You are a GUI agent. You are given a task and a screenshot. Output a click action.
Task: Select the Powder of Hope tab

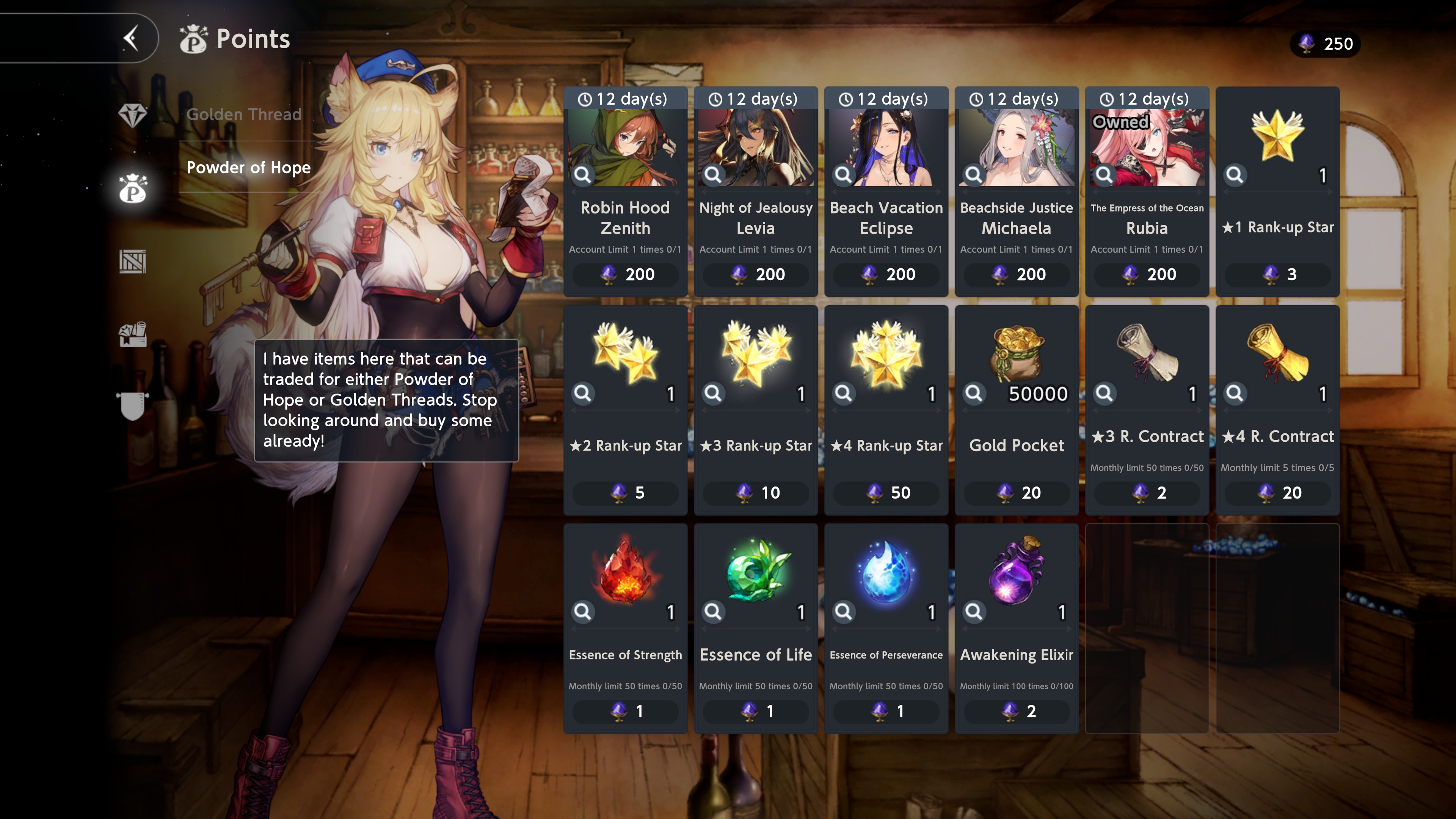pyautogui.click(x=248, y=167)
